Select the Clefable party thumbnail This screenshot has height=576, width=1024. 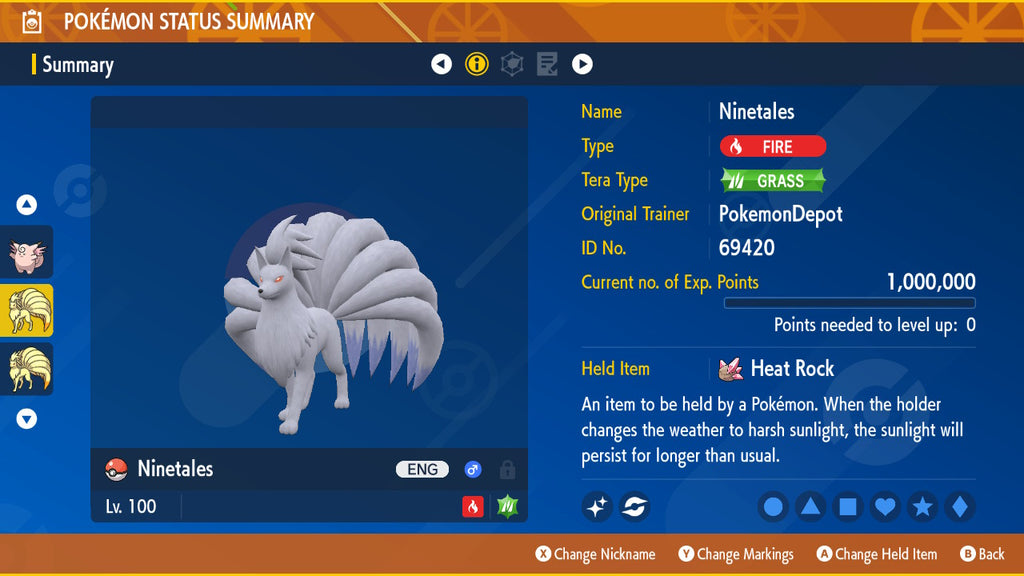27,252
